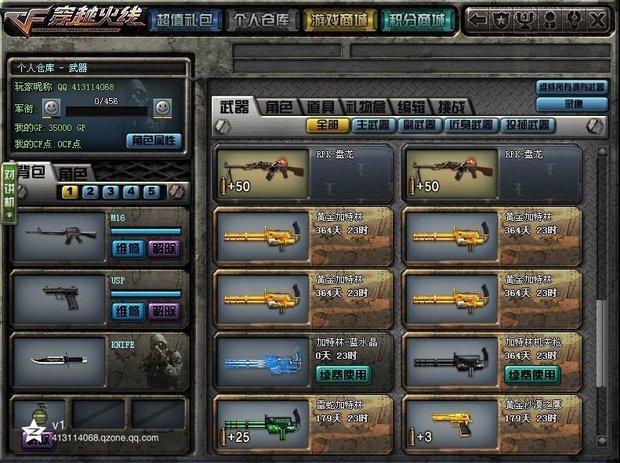Image resolution: width=620 pixels, height=463 pixels.
Task: Filter by 投掷武器 throwable weapons
Action: click(x=526, y=125)
